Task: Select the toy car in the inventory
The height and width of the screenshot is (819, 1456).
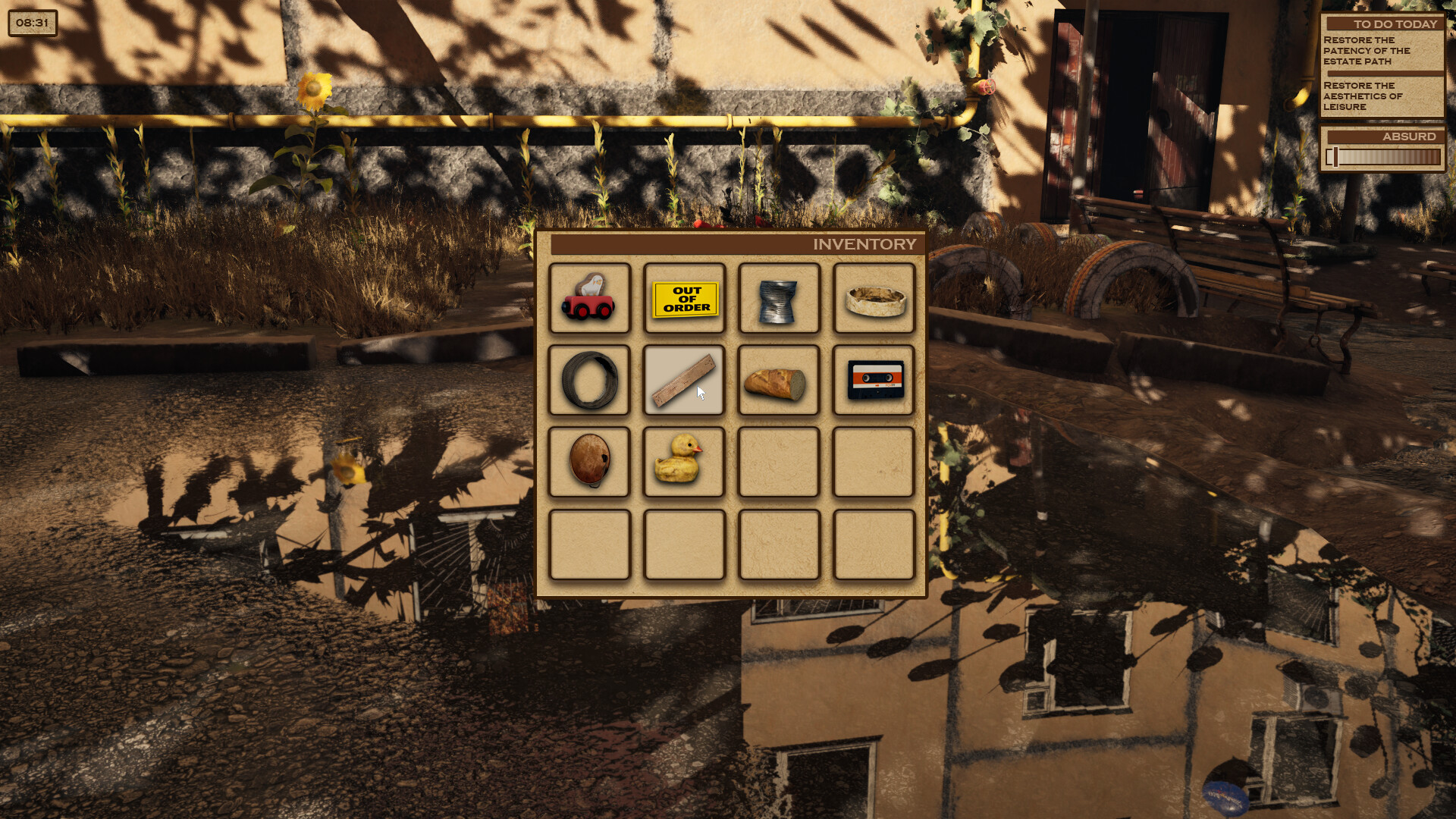Action: pos(591,300)
